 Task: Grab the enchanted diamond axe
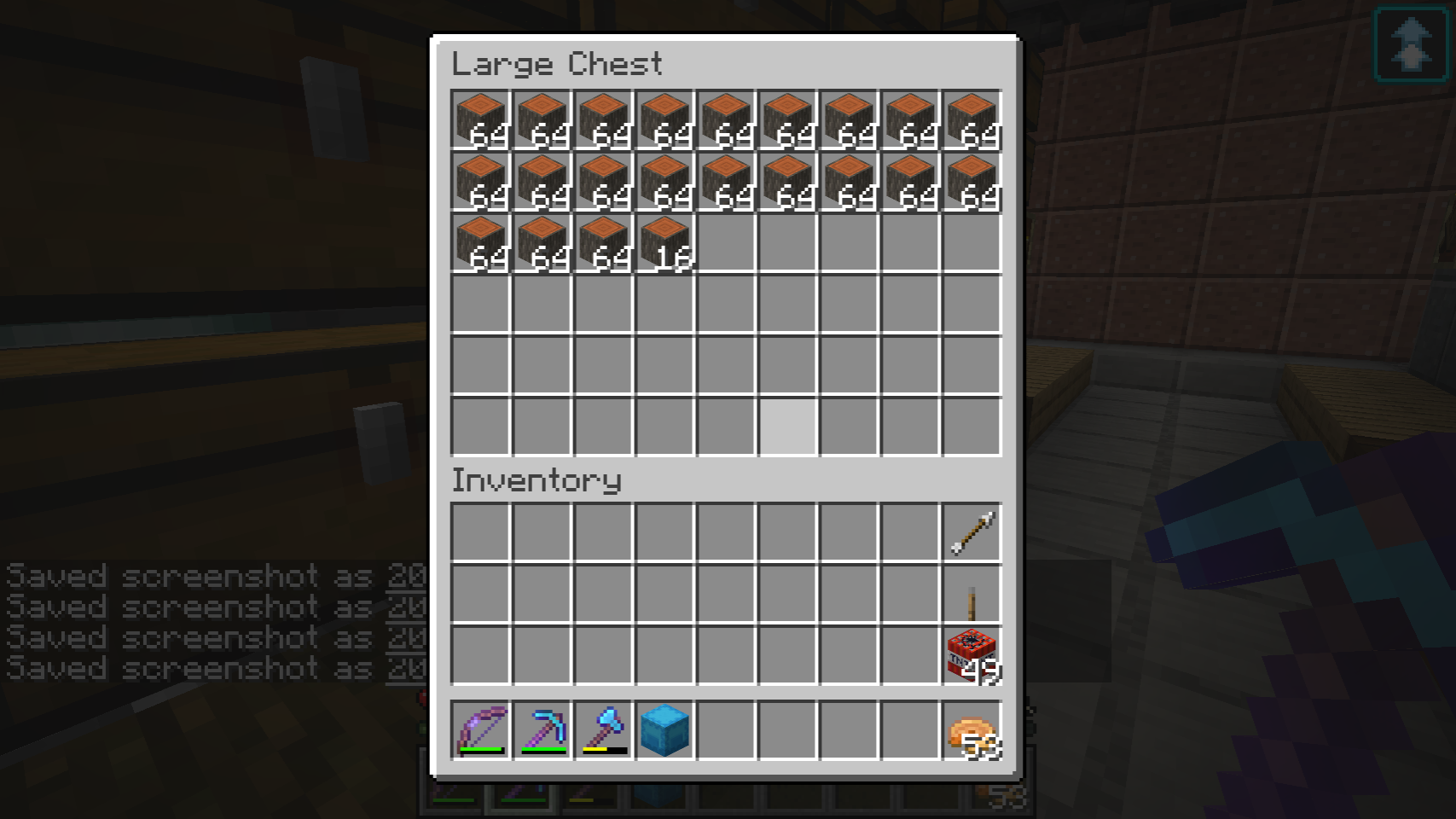point(603,730)
